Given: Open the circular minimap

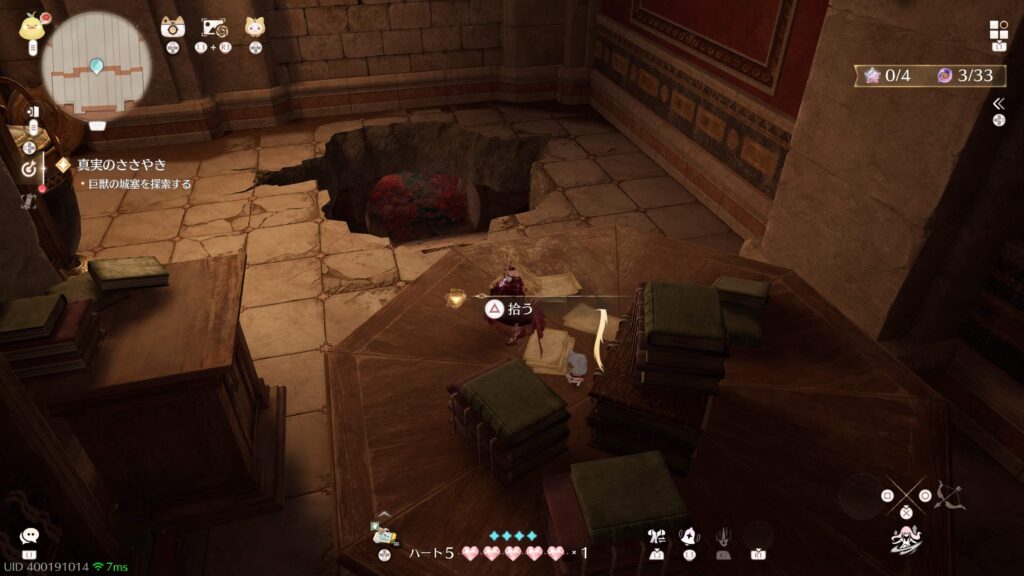Looking at the screenshot, I should tap(96, 60).
